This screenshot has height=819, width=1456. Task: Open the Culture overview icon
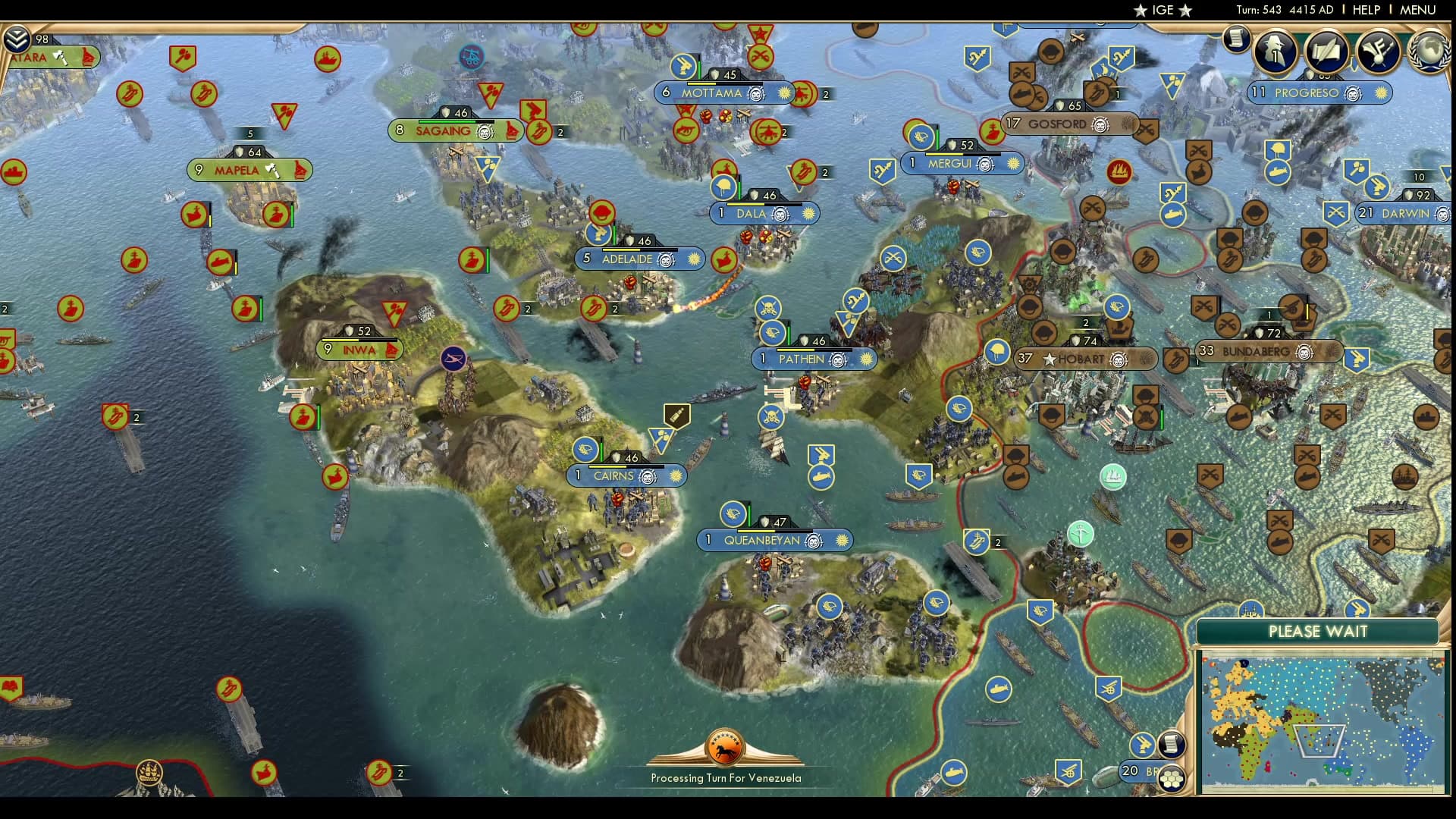click(x=1377, y=52)
